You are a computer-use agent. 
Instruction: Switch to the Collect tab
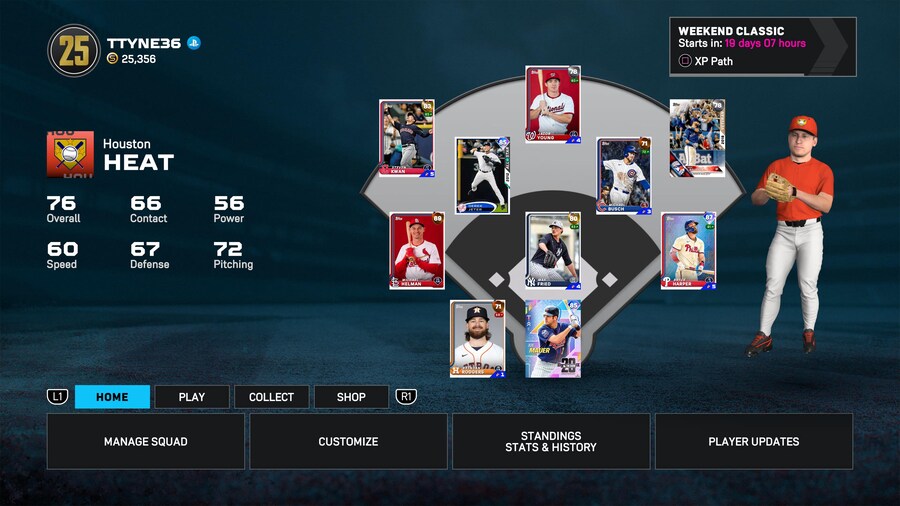pos(271,397)
